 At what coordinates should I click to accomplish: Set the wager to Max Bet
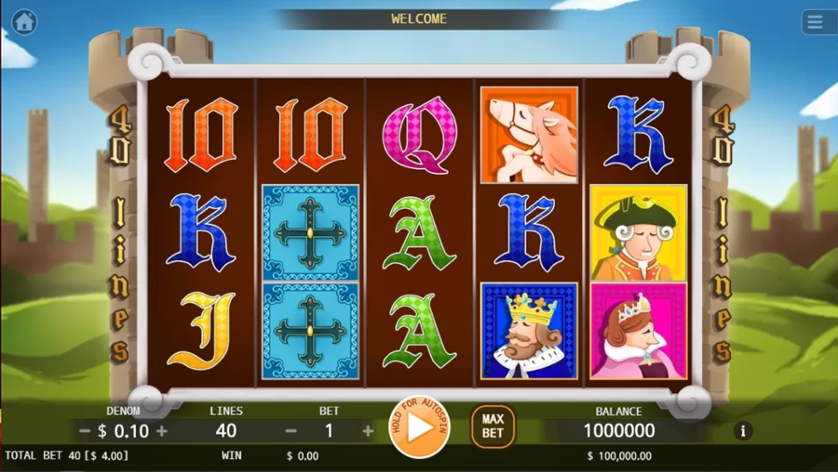[492, 427]
